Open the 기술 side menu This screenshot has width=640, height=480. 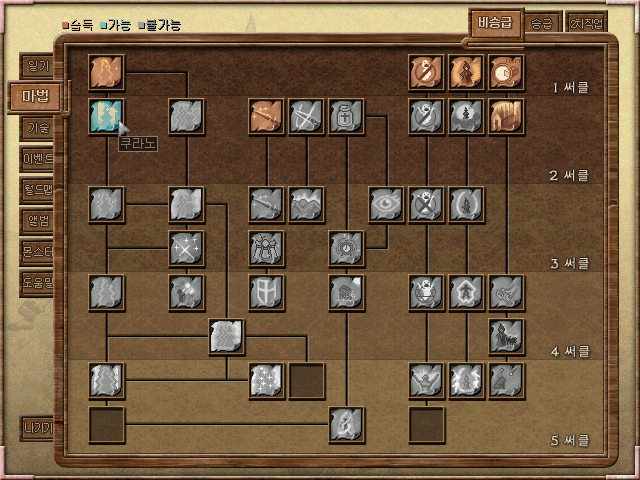point(37,128)
